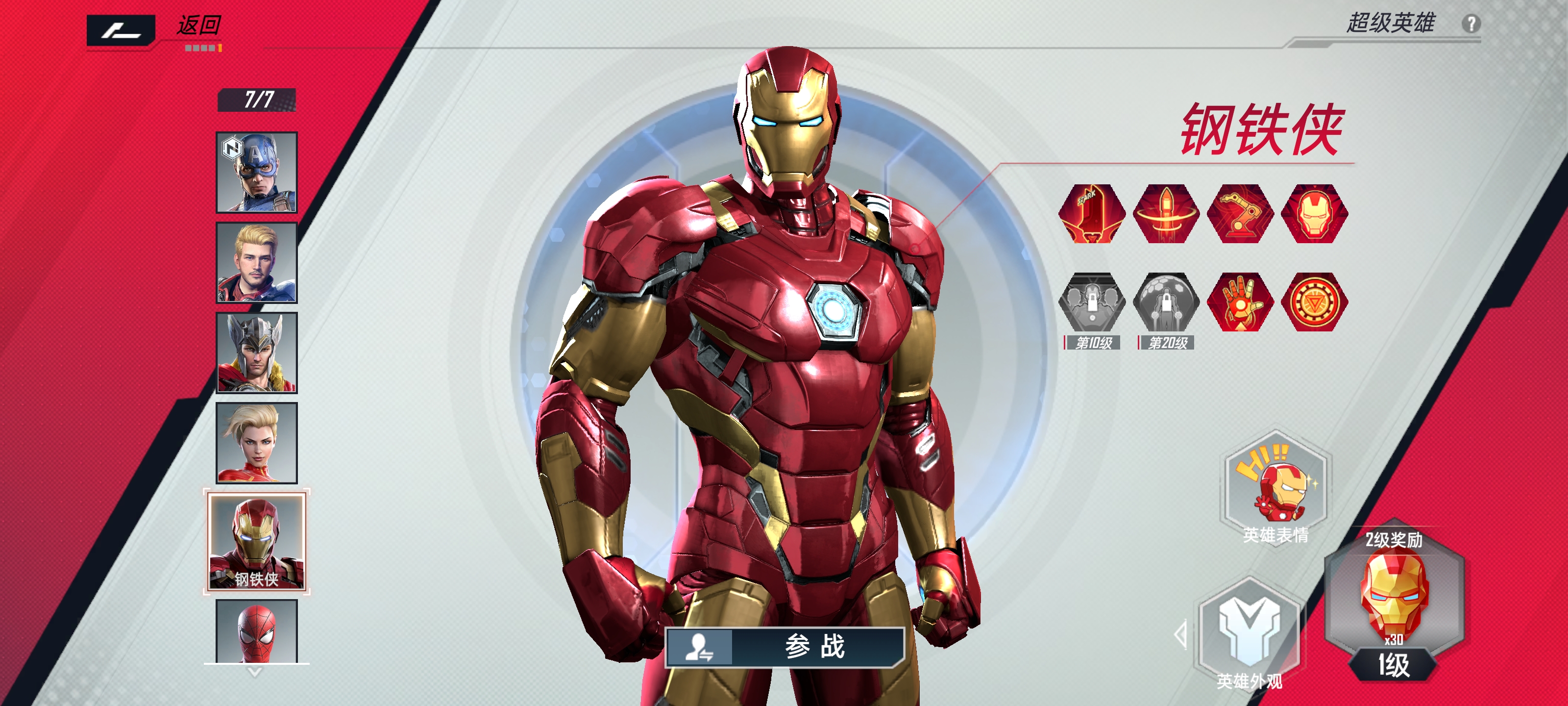View the robotic arm skill icon
This screenshot has height=706, width=1568.
point(1240,214)
